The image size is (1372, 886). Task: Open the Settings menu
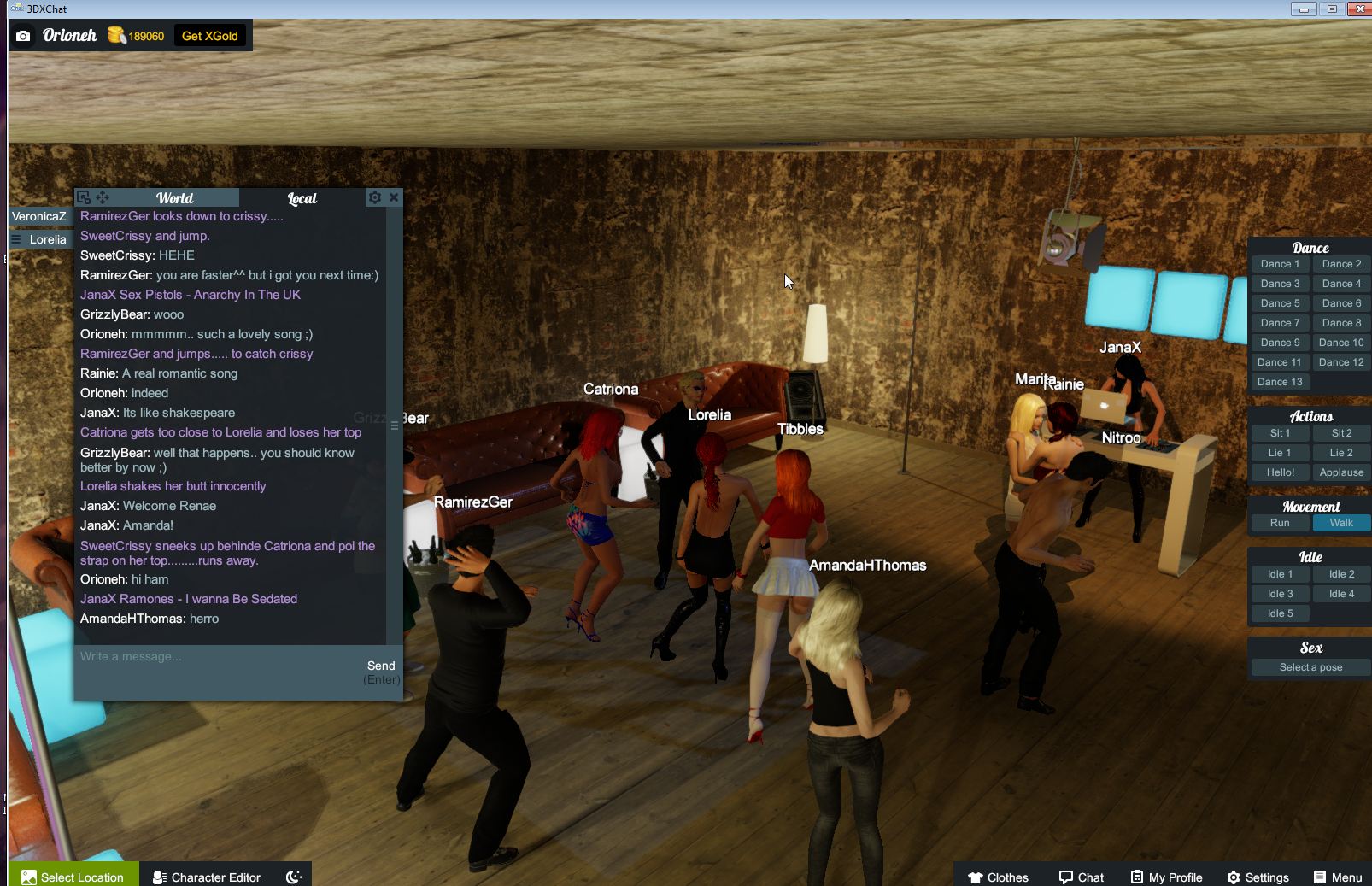pyautogui.click(x=1258, y=877)
